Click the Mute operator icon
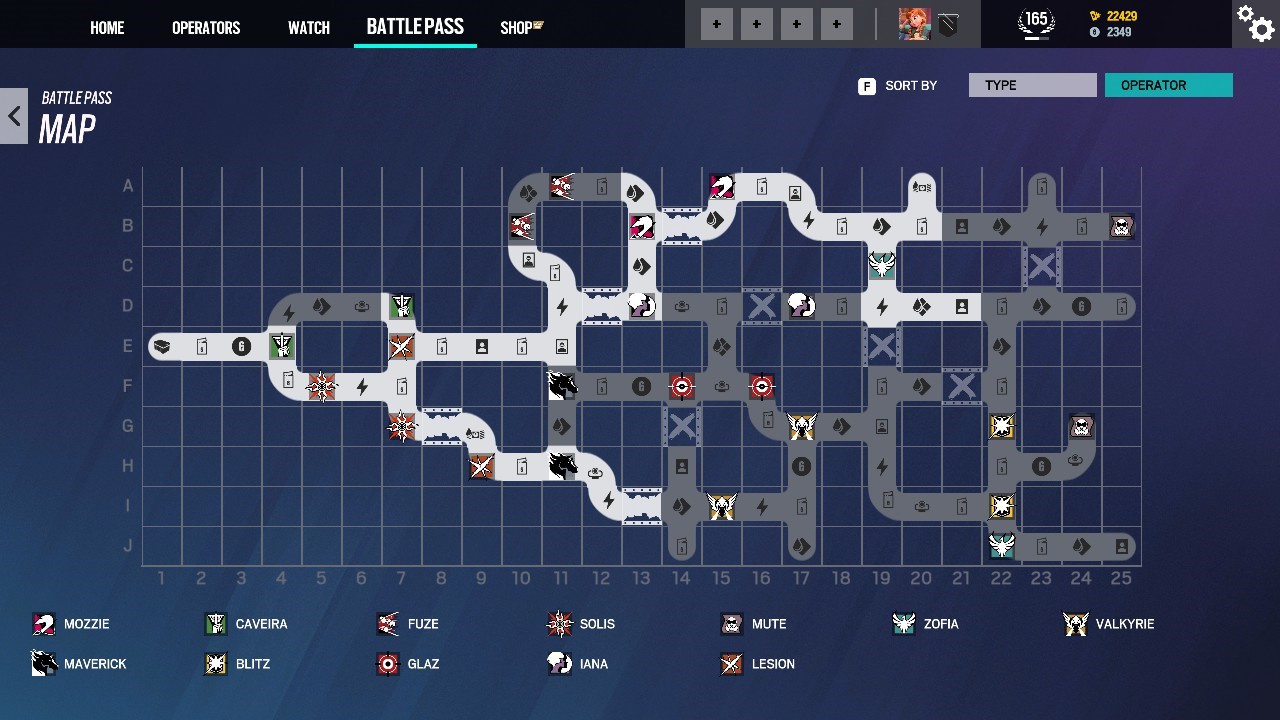The height and width of the screenshot is (720, 1280). tap(730, 623)
